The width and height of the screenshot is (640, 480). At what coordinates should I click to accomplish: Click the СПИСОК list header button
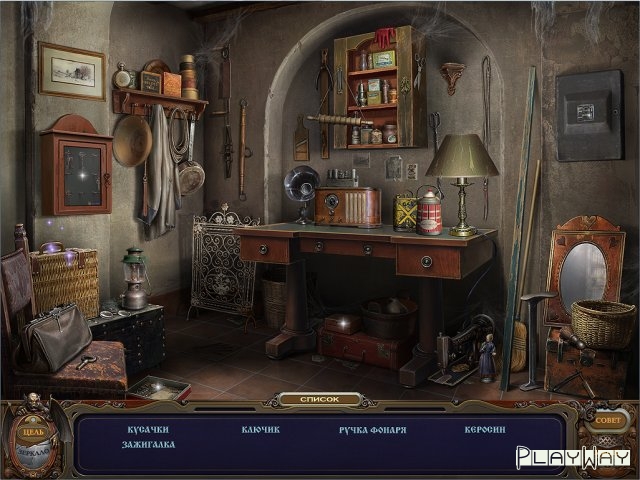point(319,399)
